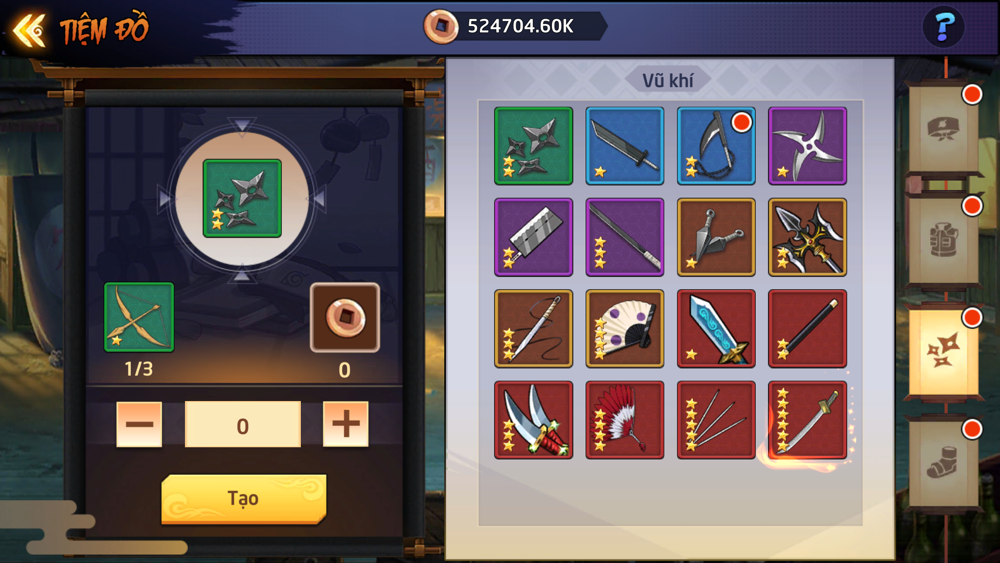The width and height of the screenshot is (1000, 563).
Task: Pick the four-pointed purple shuriken
Action: click(807, 146)
